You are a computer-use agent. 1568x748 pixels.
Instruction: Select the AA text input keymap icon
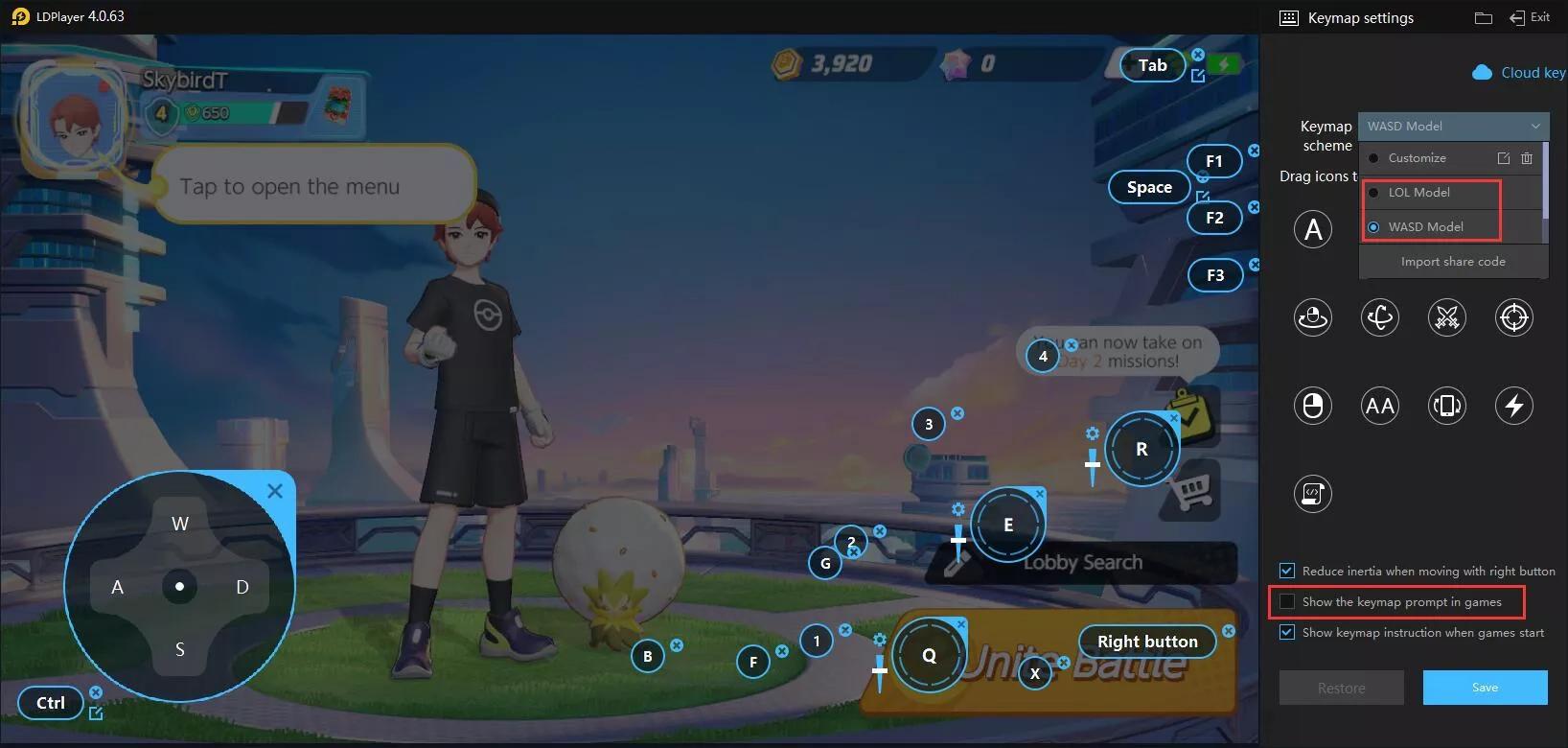(1380, 405)
